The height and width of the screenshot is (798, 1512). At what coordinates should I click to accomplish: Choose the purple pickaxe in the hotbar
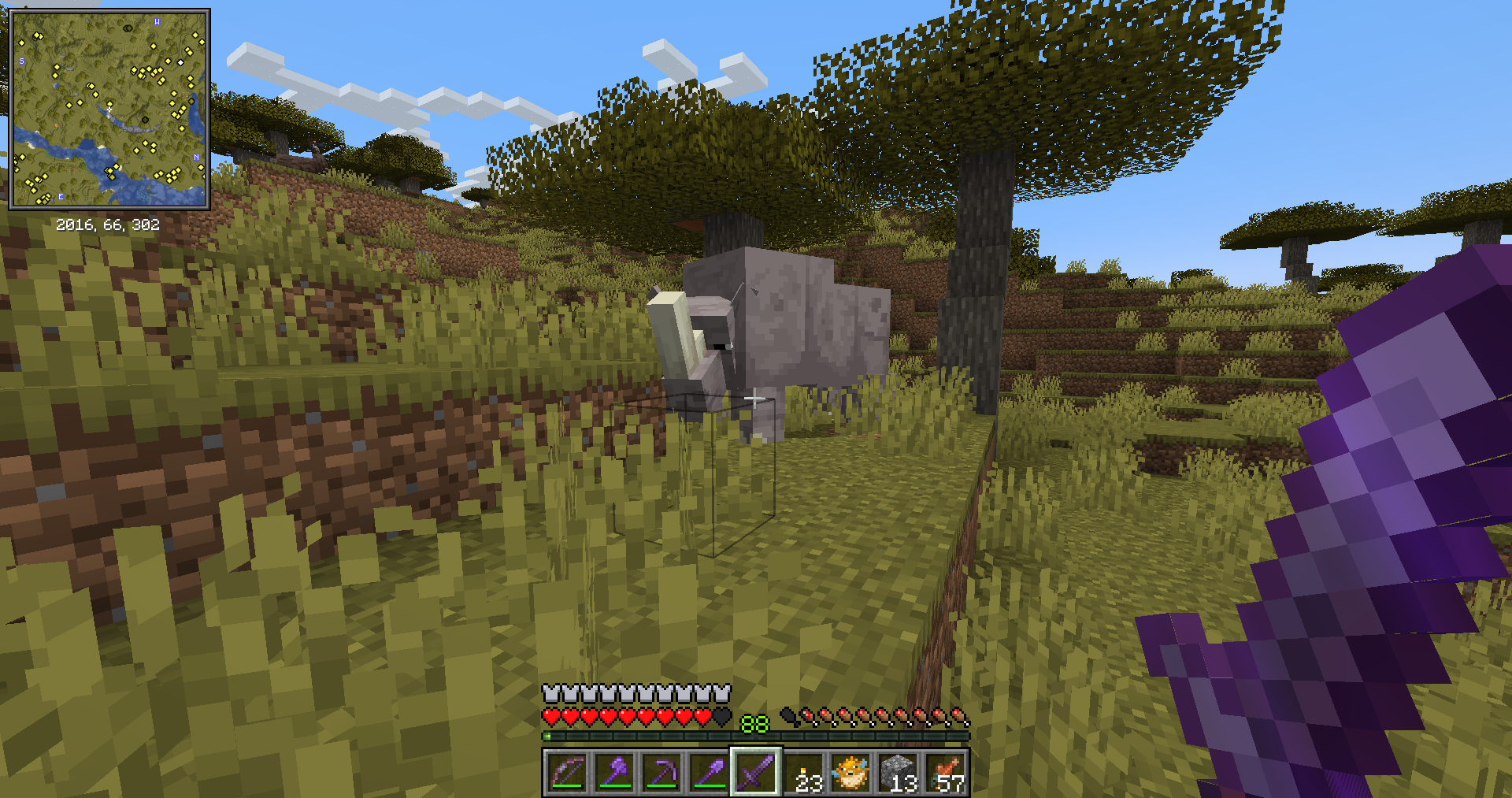coord(661,773)
